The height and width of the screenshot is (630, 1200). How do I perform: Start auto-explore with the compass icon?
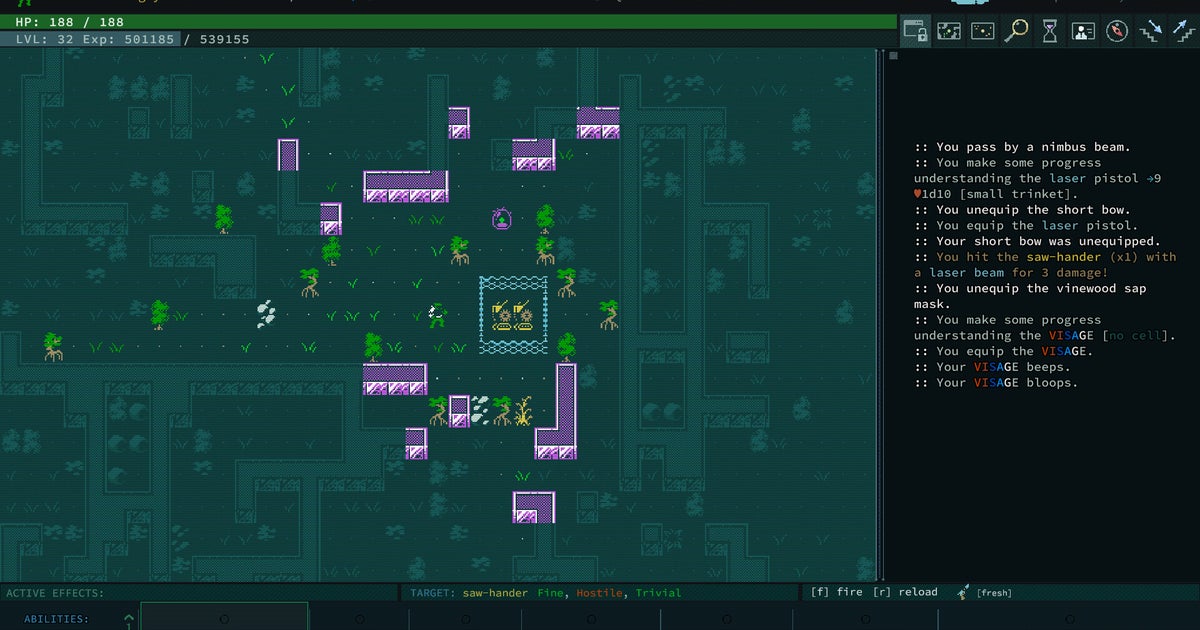click(x=1117, y=31)
